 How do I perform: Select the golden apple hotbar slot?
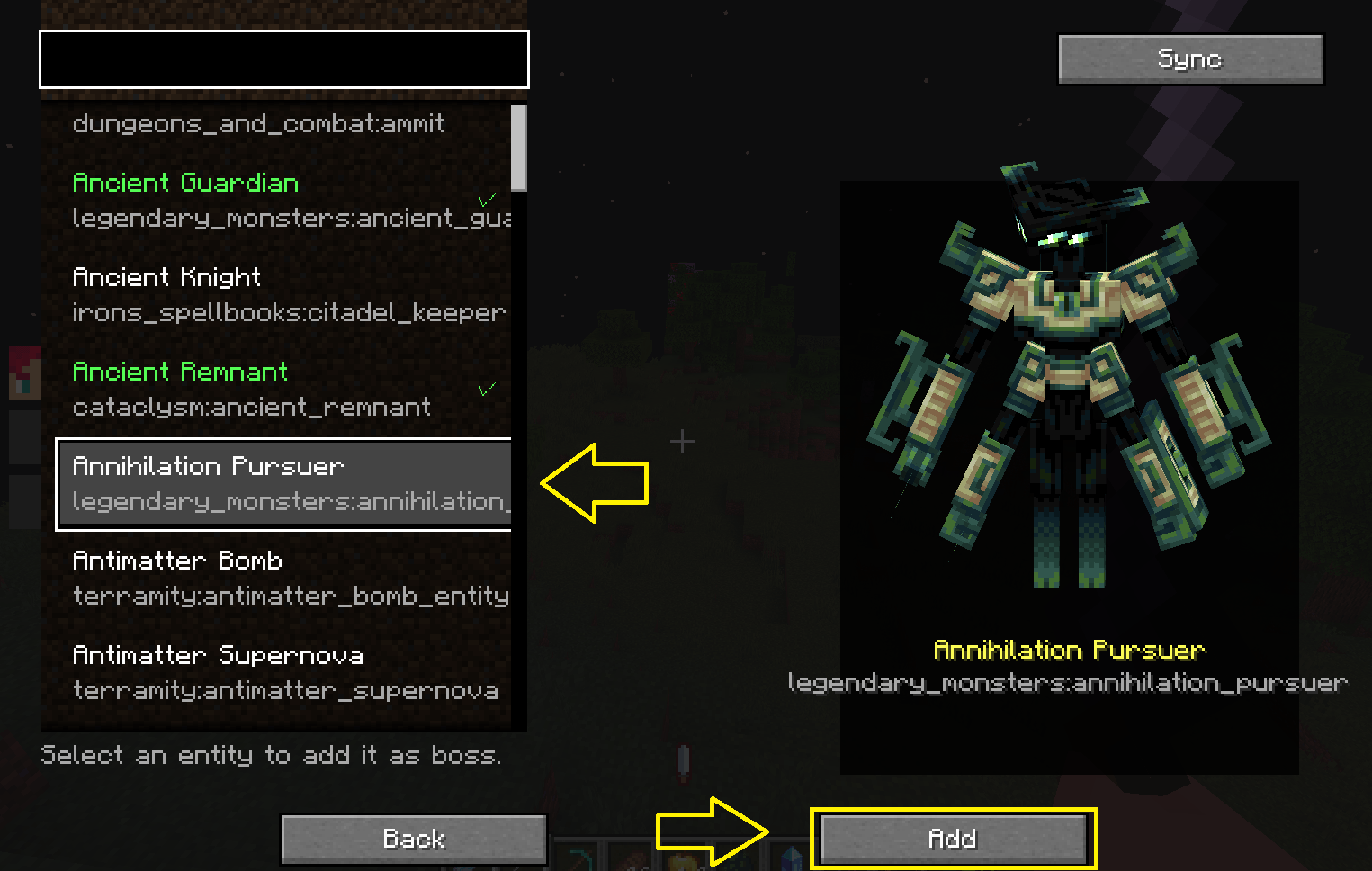[681, 853]
